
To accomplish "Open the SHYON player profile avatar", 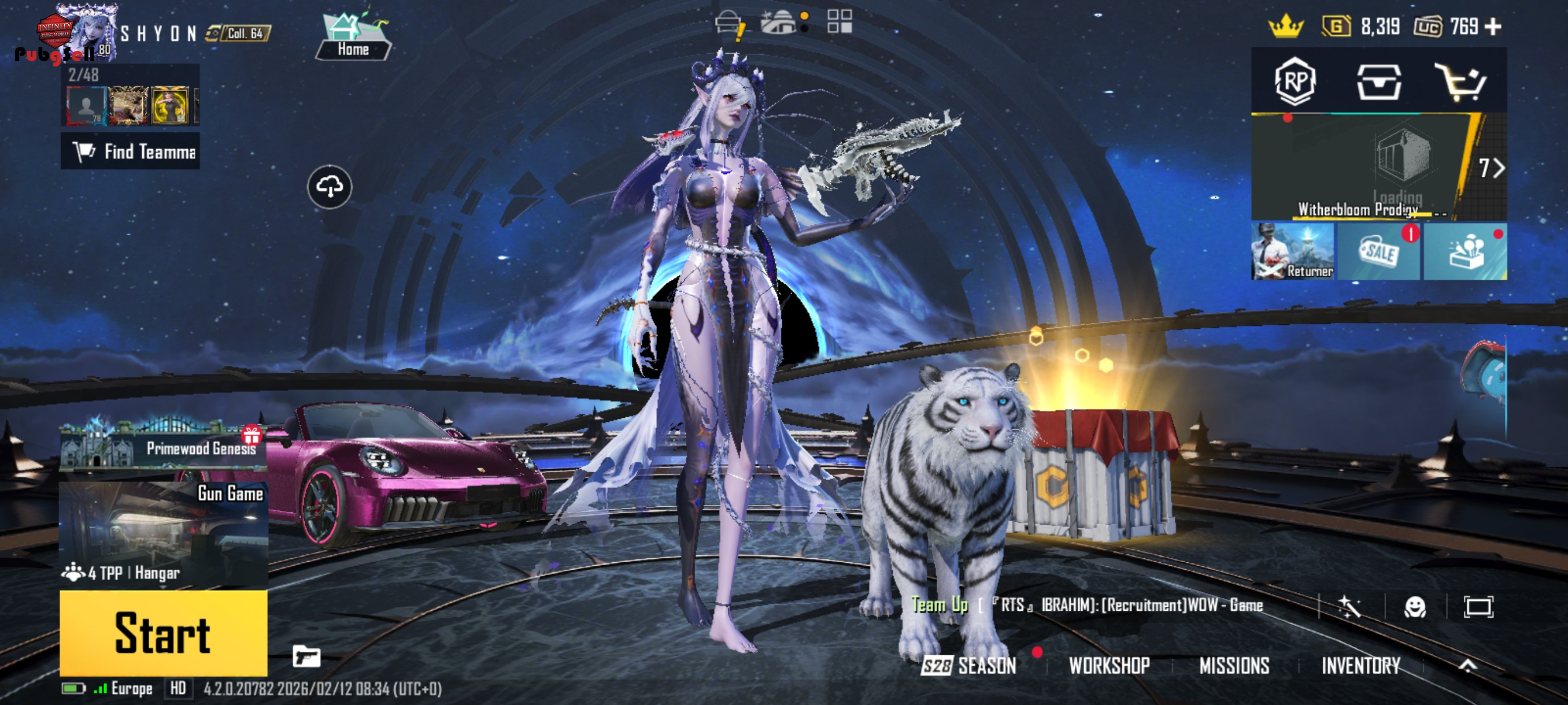I will [x=86, y=32].
